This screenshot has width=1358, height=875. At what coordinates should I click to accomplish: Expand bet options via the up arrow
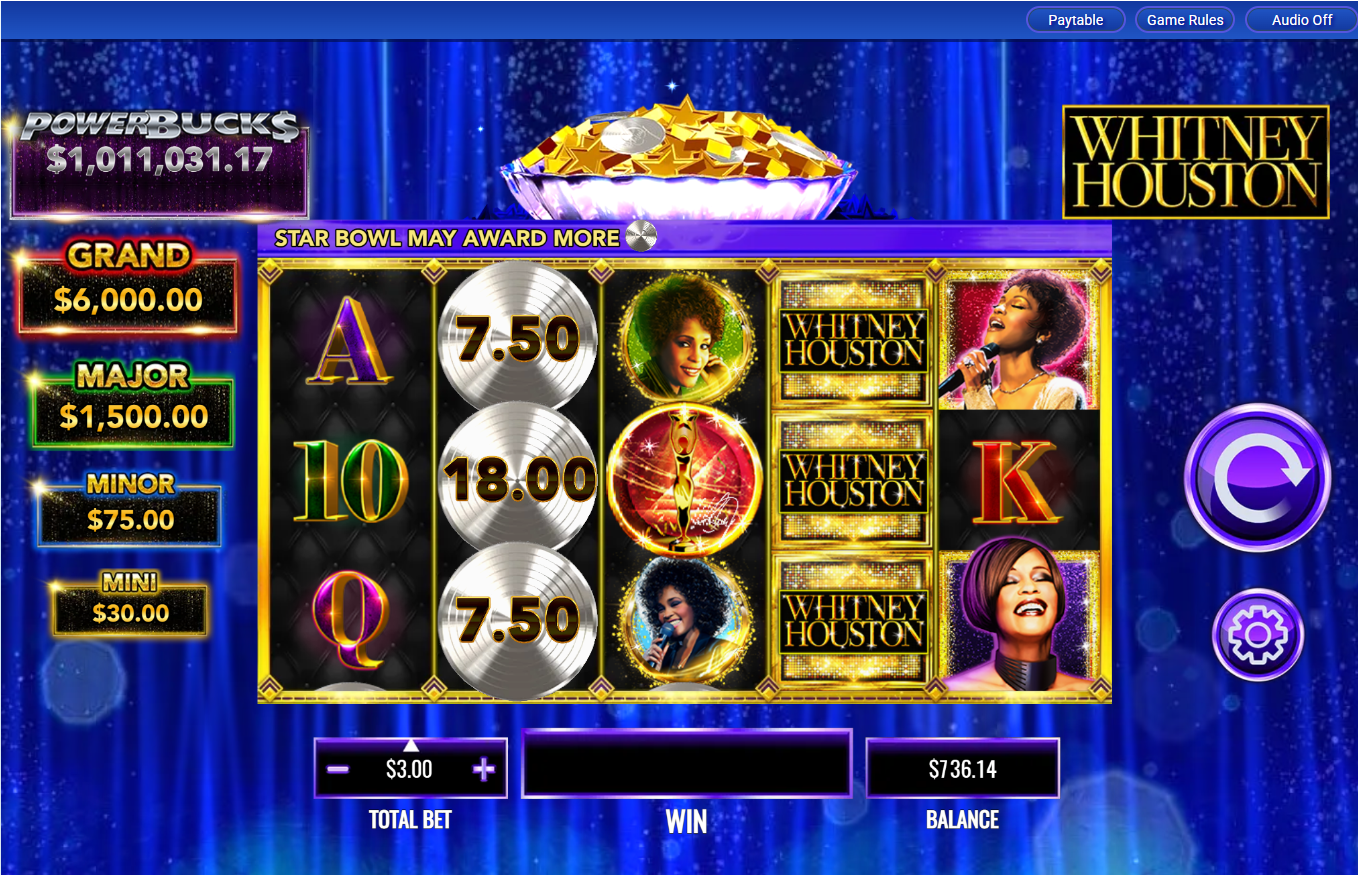pyautogui.click(x=410, y=744)
